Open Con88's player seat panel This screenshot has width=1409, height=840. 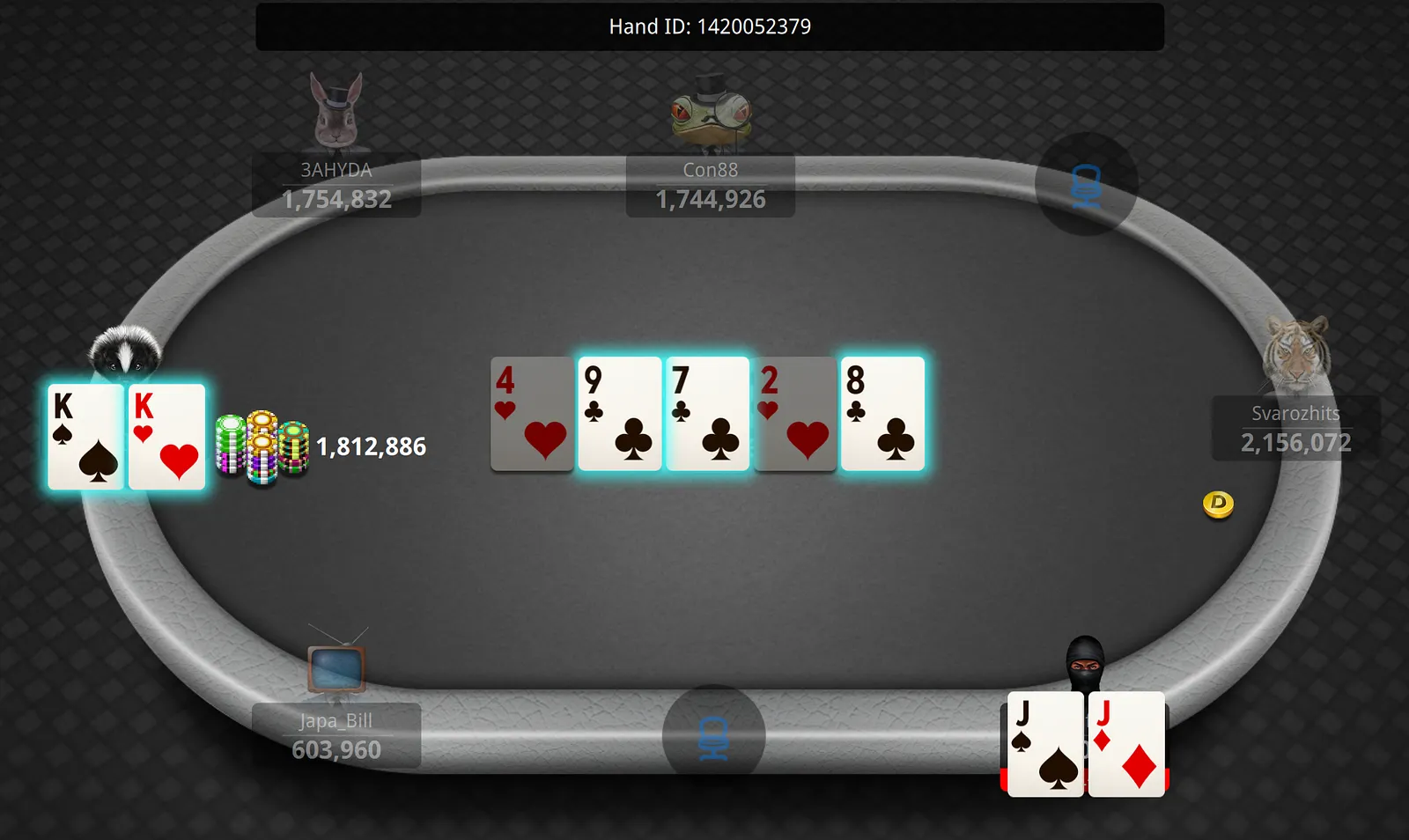(711, 186)
